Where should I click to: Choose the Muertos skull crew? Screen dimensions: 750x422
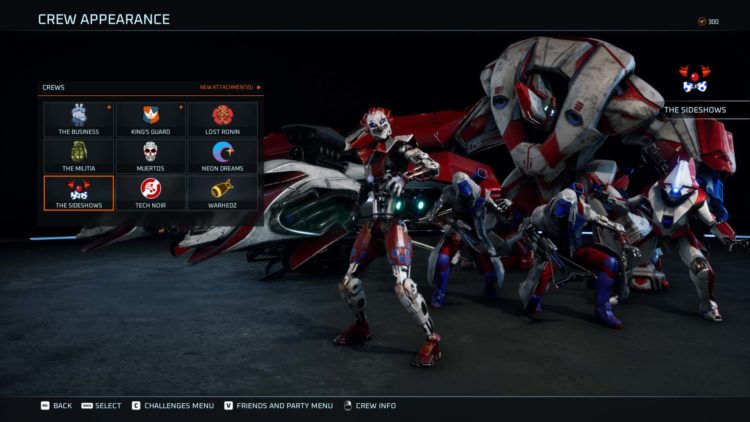151,155
